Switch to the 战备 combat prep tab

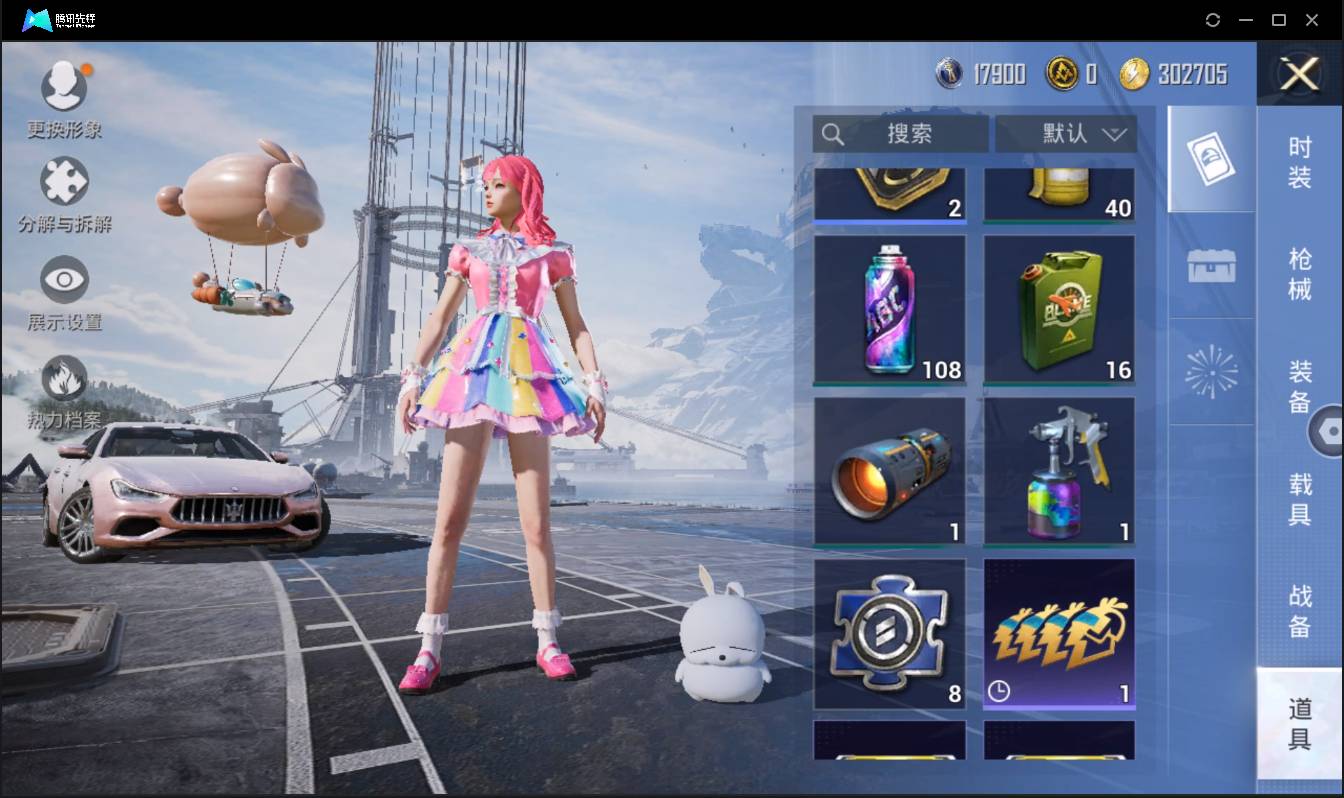[1299, 611]
